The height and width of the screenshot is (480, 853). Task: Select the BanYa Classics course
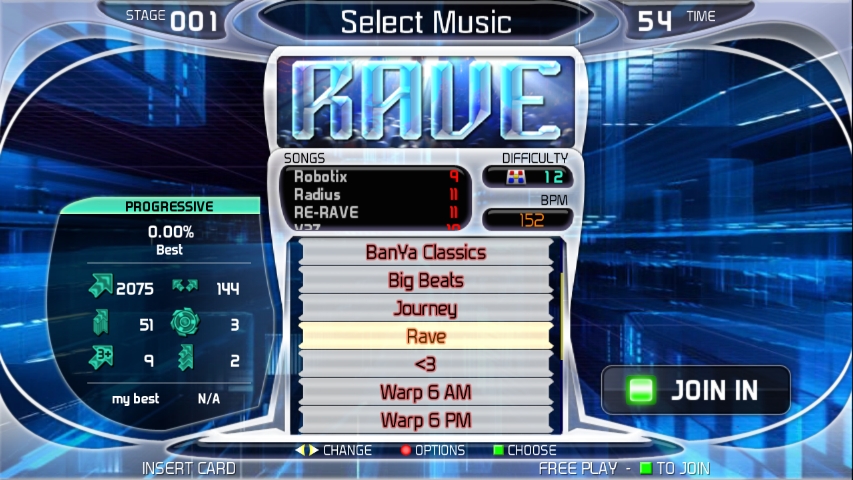426,253
